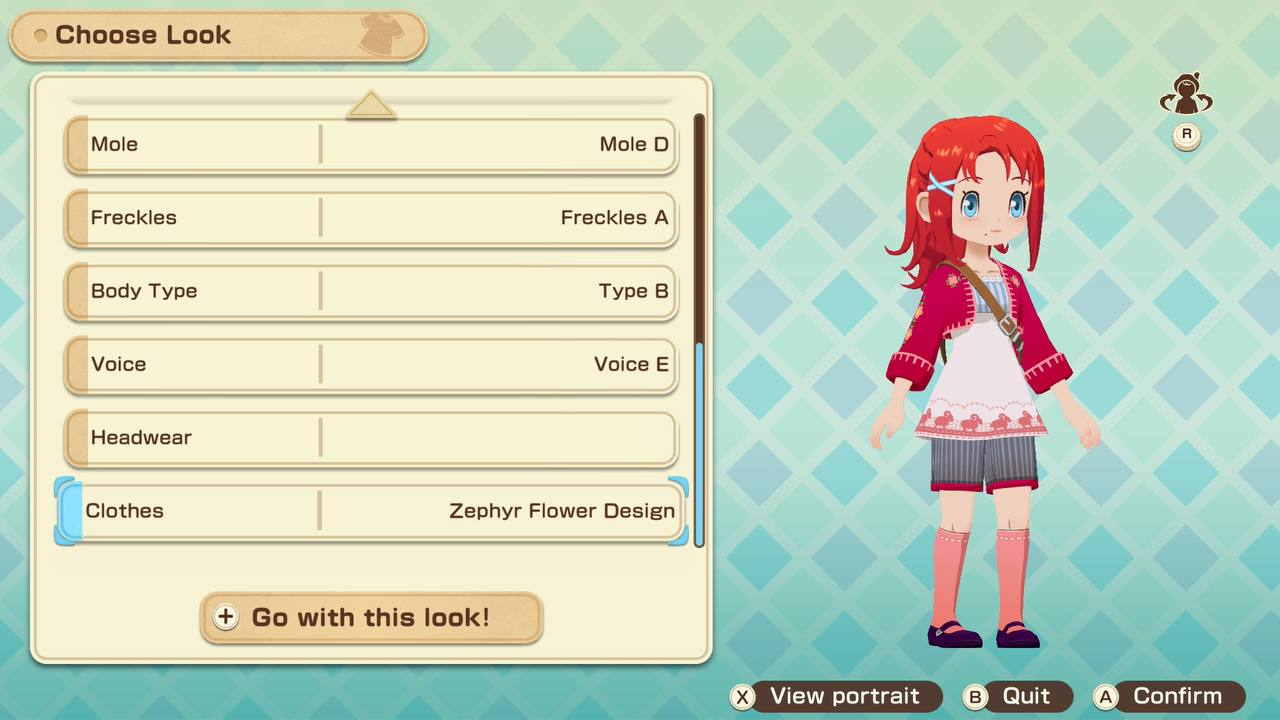Screen dimensions: 1280x720
Task: Open the Body Type row
Action: click(371, 291)
